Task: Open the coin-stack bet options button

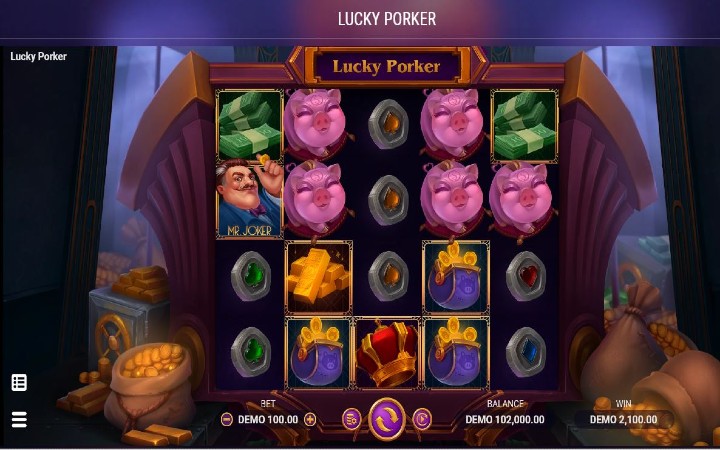Action: pyautogui.click(x=351, y=419)
